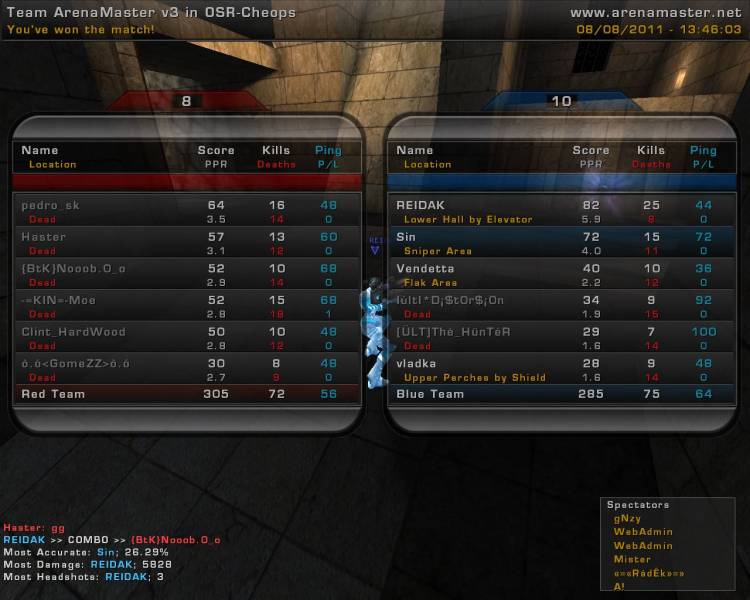The image size is (750, 600).
Task: Choose Mister from the Spectators list
Action: [632, 559]
